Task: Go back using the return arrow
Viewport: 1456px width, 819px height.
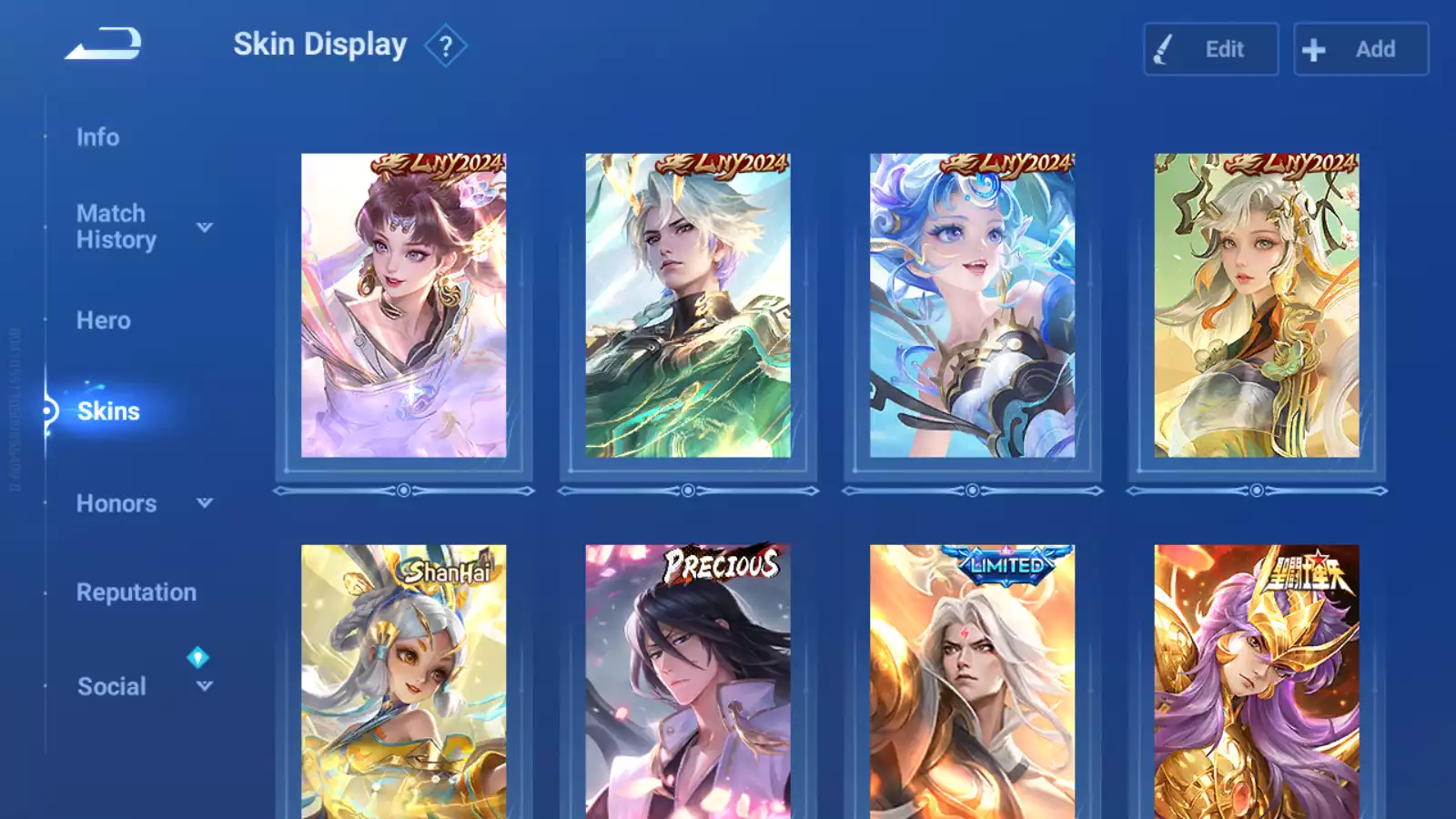Action: click(104, 44)
